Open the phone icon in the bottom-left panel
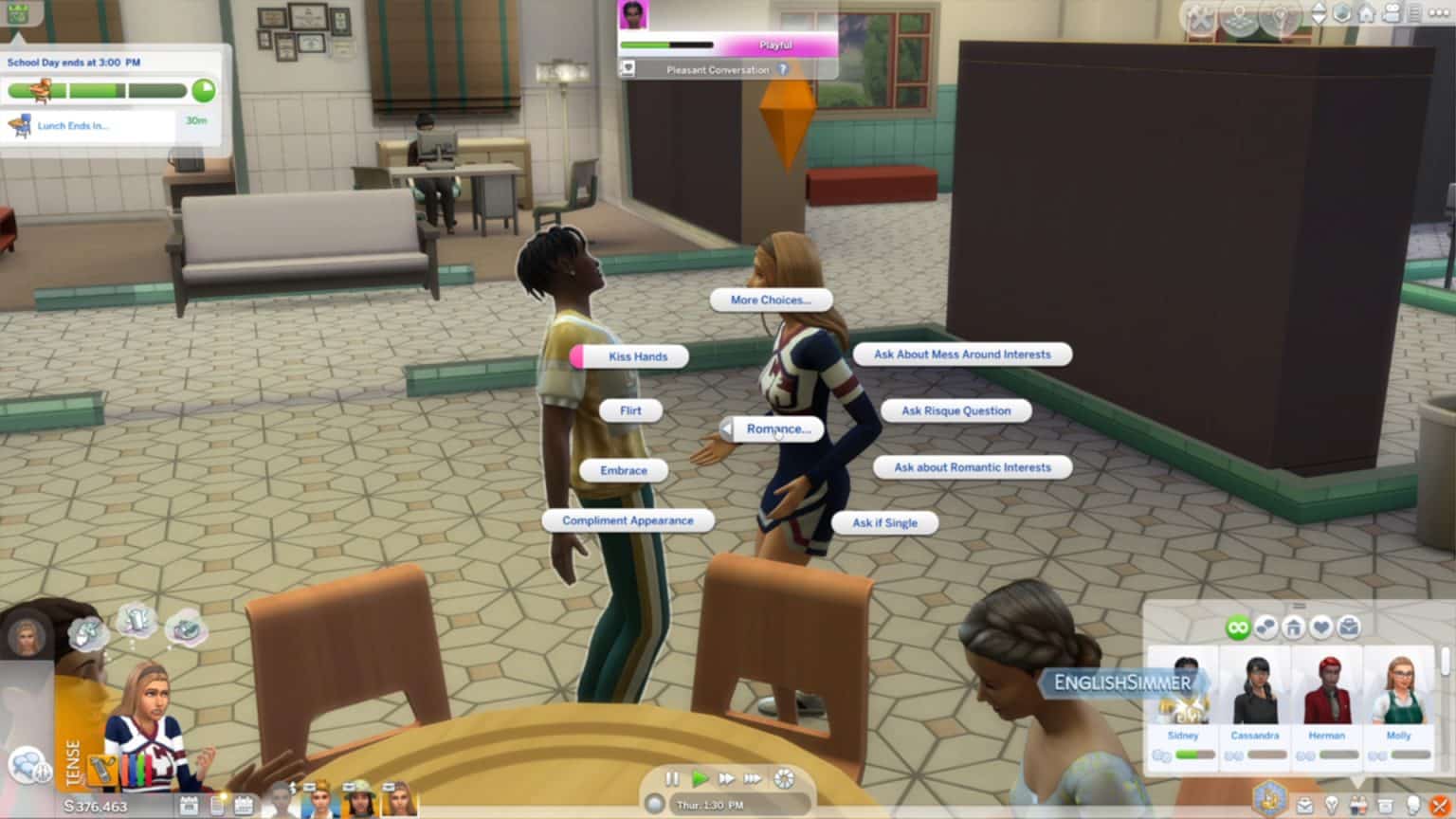The image size is (1456, 819). click(220, 805)
